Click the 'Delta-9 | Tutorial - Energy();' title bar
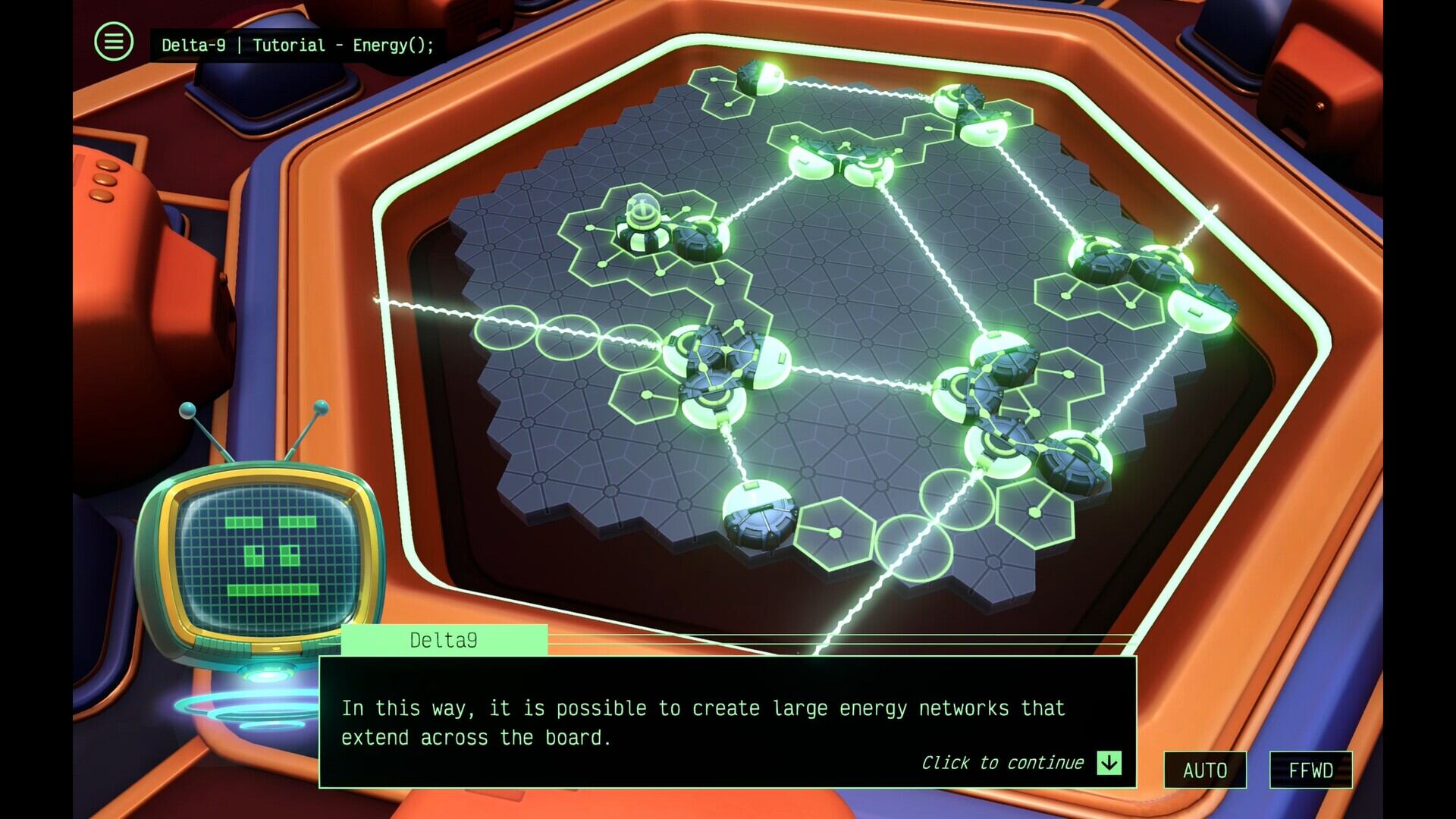The height and width of the screenshot is (819, 1456). (x=292, y=44)
